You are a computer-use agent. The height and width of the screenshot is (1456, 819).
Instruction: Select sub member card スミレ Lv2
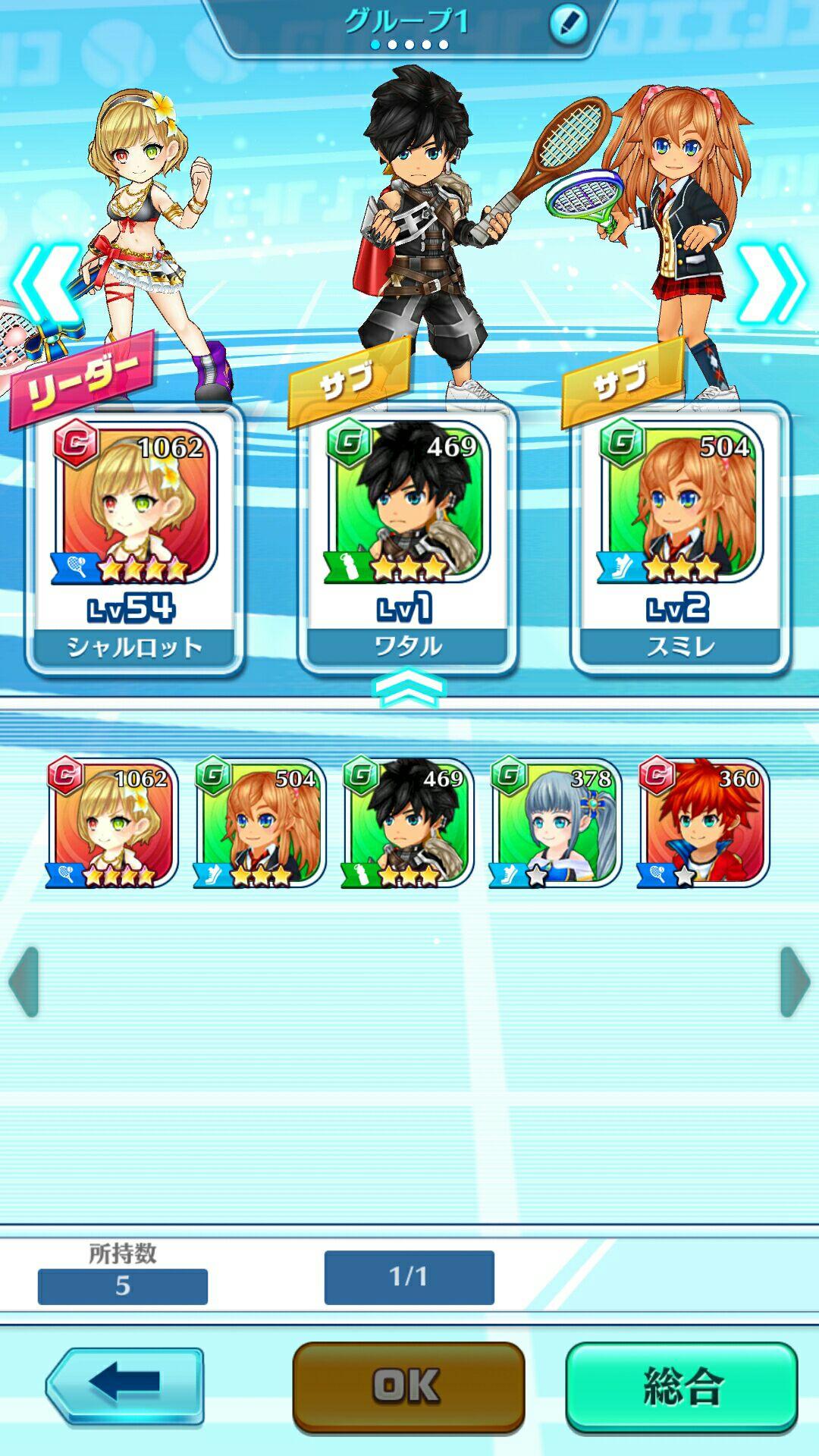point(680,538)
